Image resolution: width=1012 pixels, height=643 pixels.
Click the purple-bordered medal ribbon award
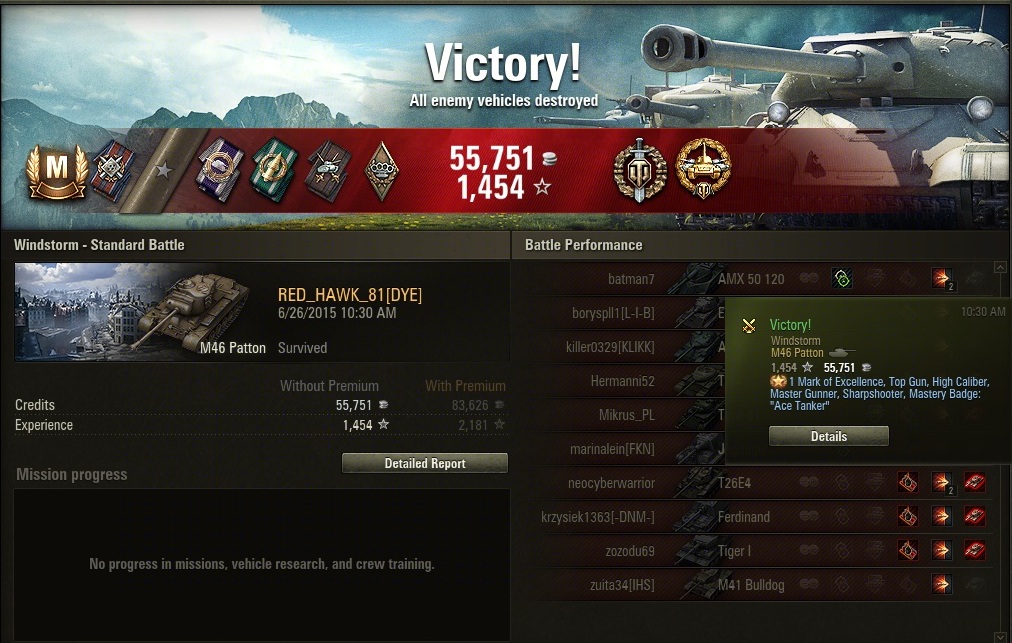pyautogui.click(x=217, y=167)
